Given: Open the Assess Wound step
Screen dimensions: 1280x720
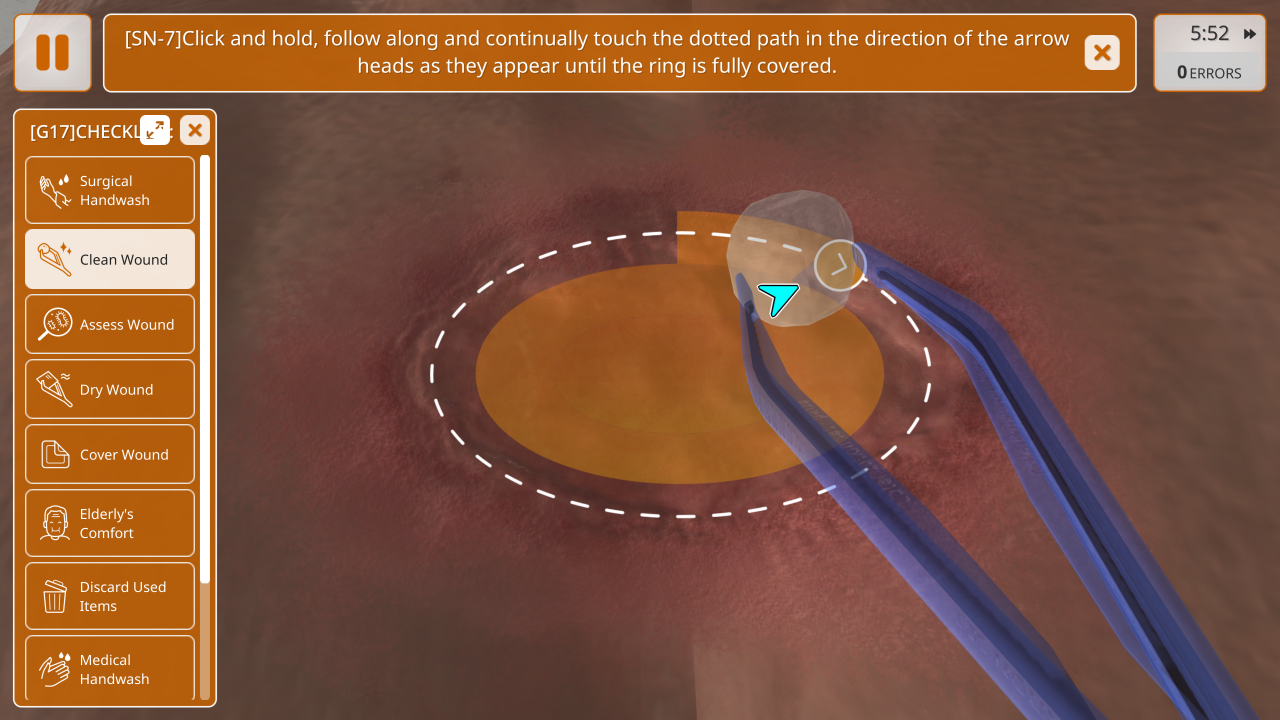Looking at the screenshot, I should [x=110, y=324].
